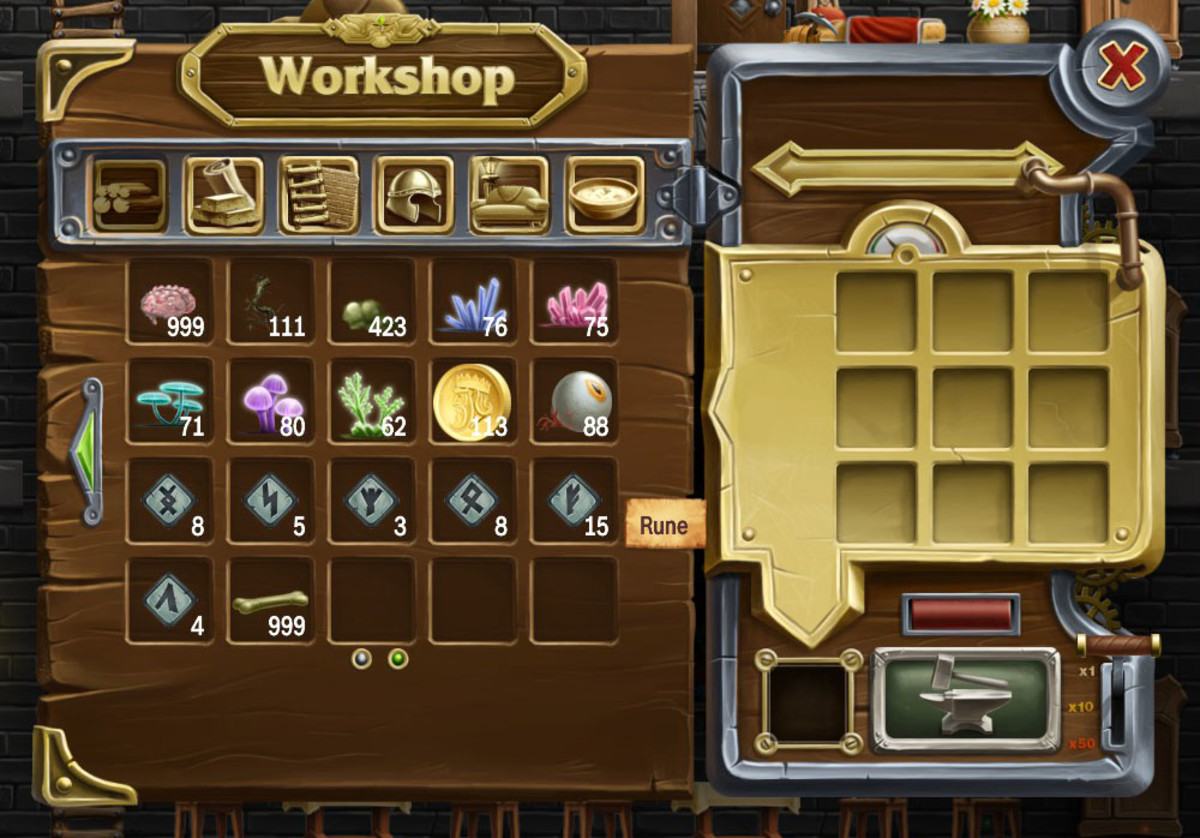The width and height of the screenshot is (1200, 838).
Task: Choose the bed furniture category tab
Action: [509, 195]
